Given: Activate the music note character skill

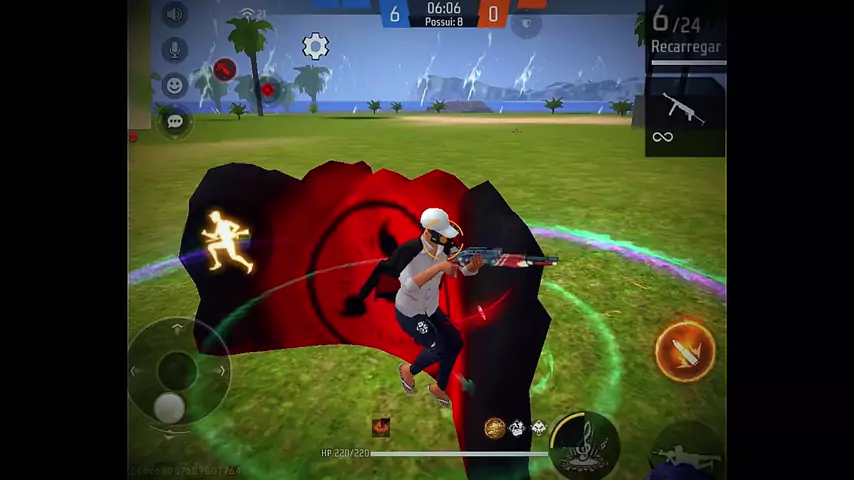Looking at the screenshot, I should point(583,443).
